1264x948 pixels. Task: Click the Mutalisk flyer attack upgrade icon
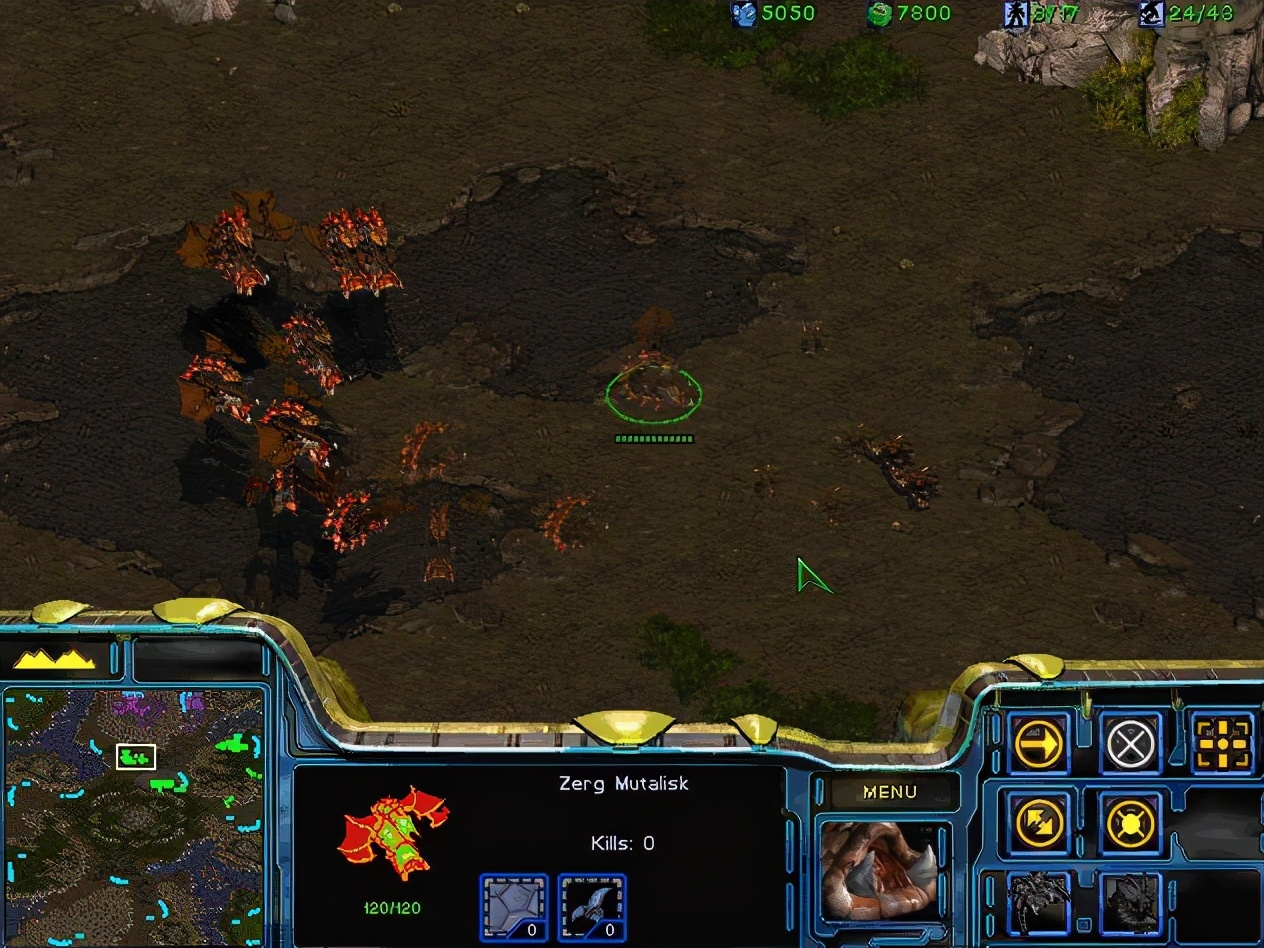[x=592, y=907]
